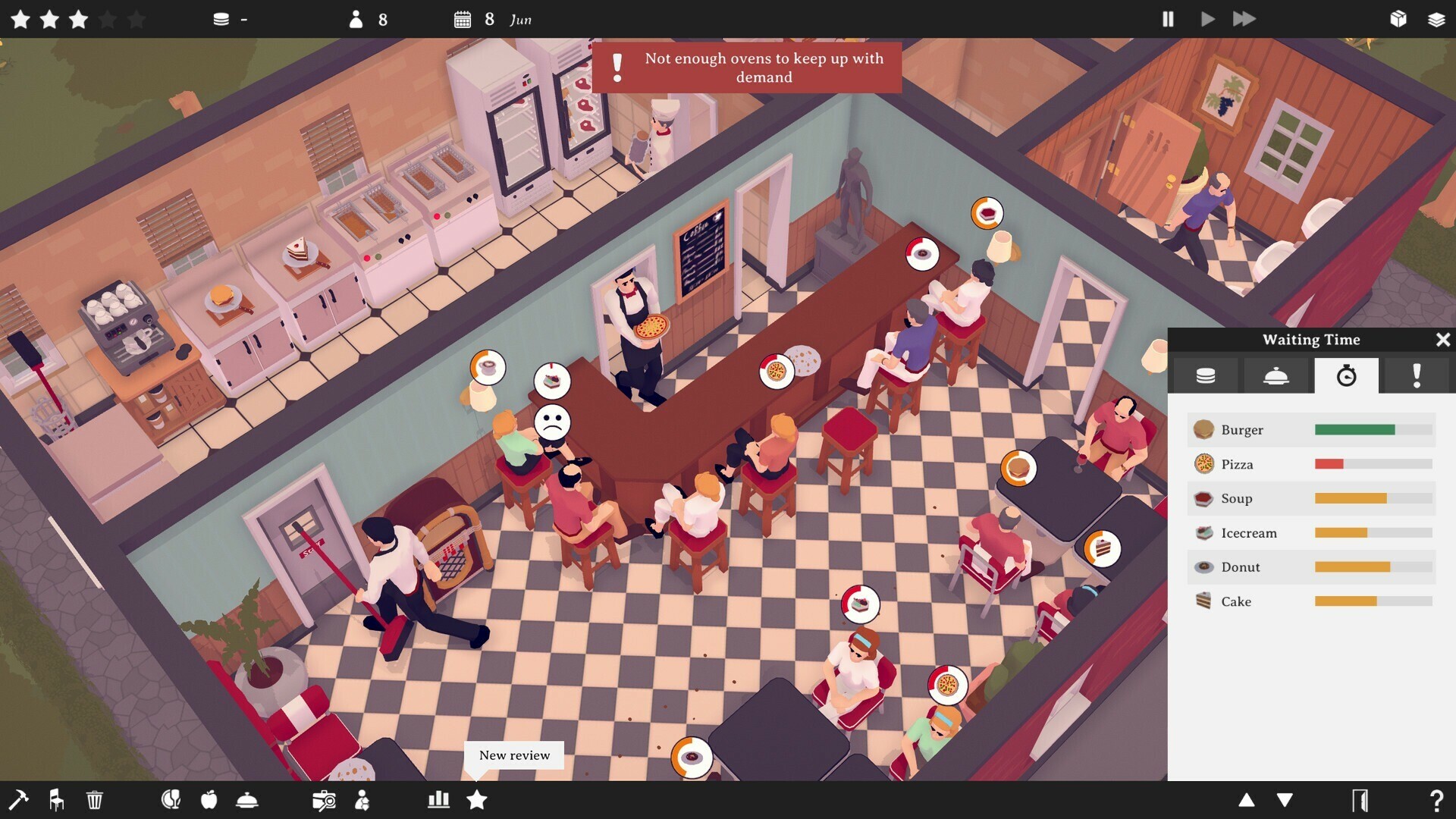Open the statistics bar chart panel

(439, 800)
